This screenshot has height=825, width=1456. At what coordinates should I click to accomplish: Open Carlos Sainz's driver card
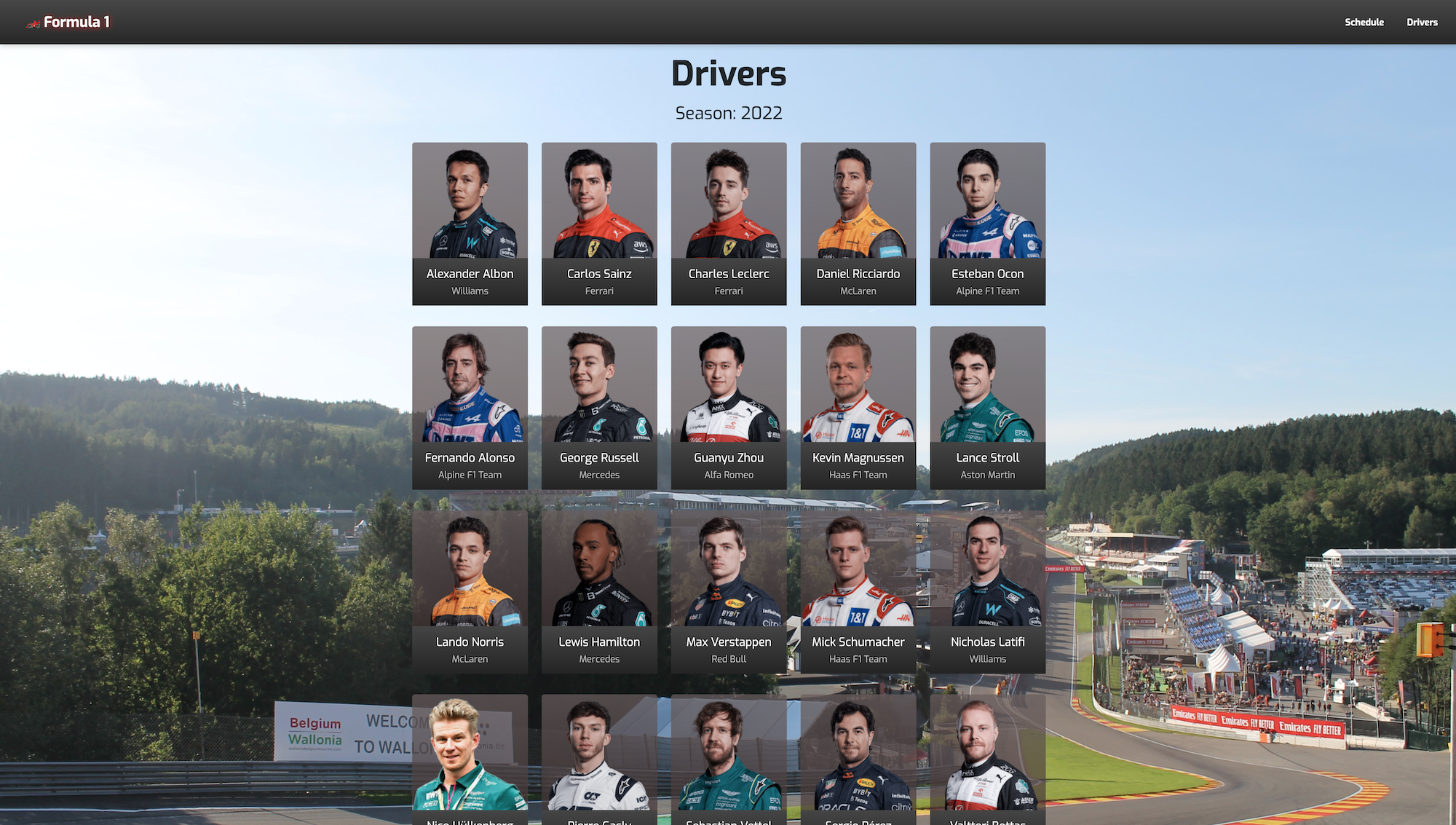[599, 224]
